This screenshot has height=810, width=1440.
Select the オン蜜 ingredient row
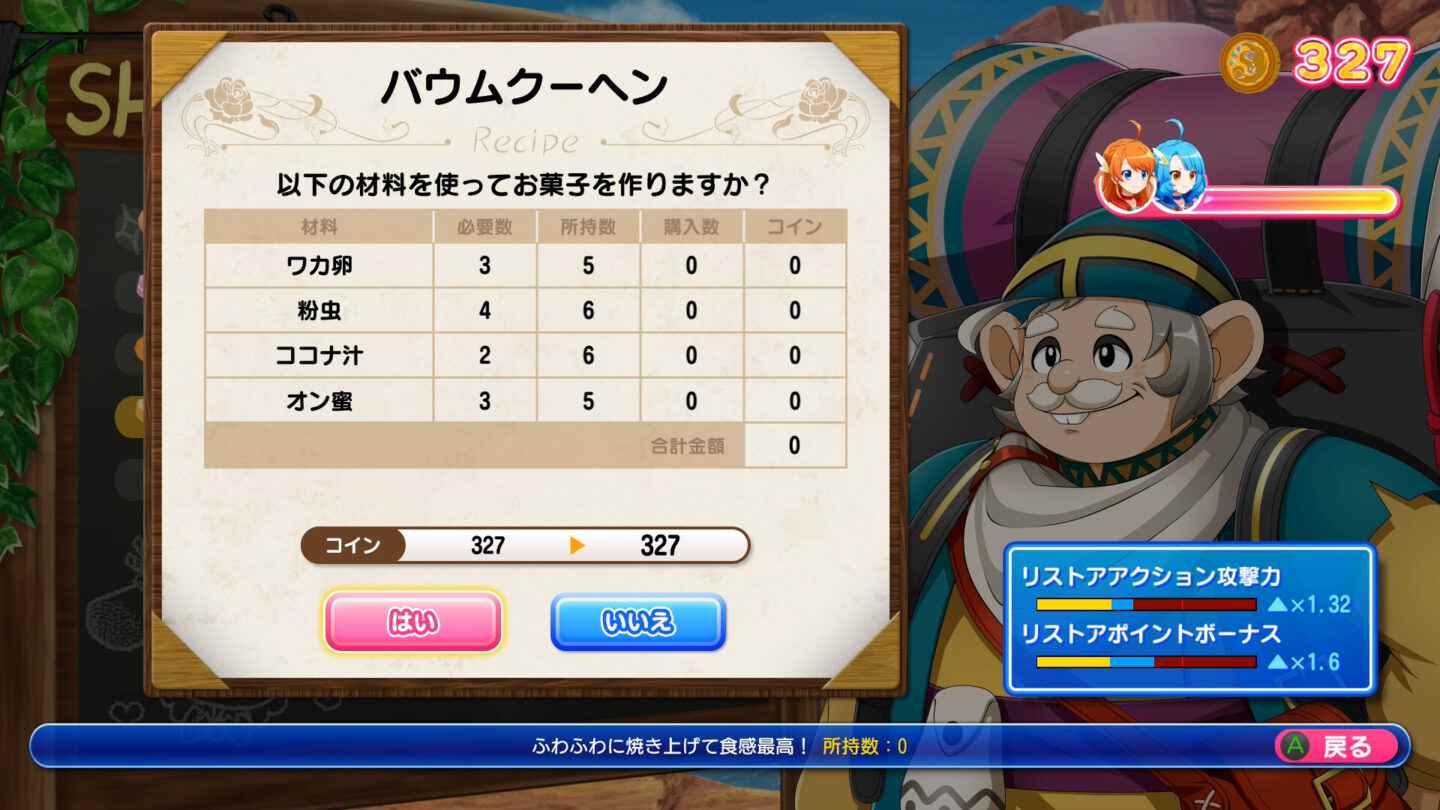click(320, 399)
